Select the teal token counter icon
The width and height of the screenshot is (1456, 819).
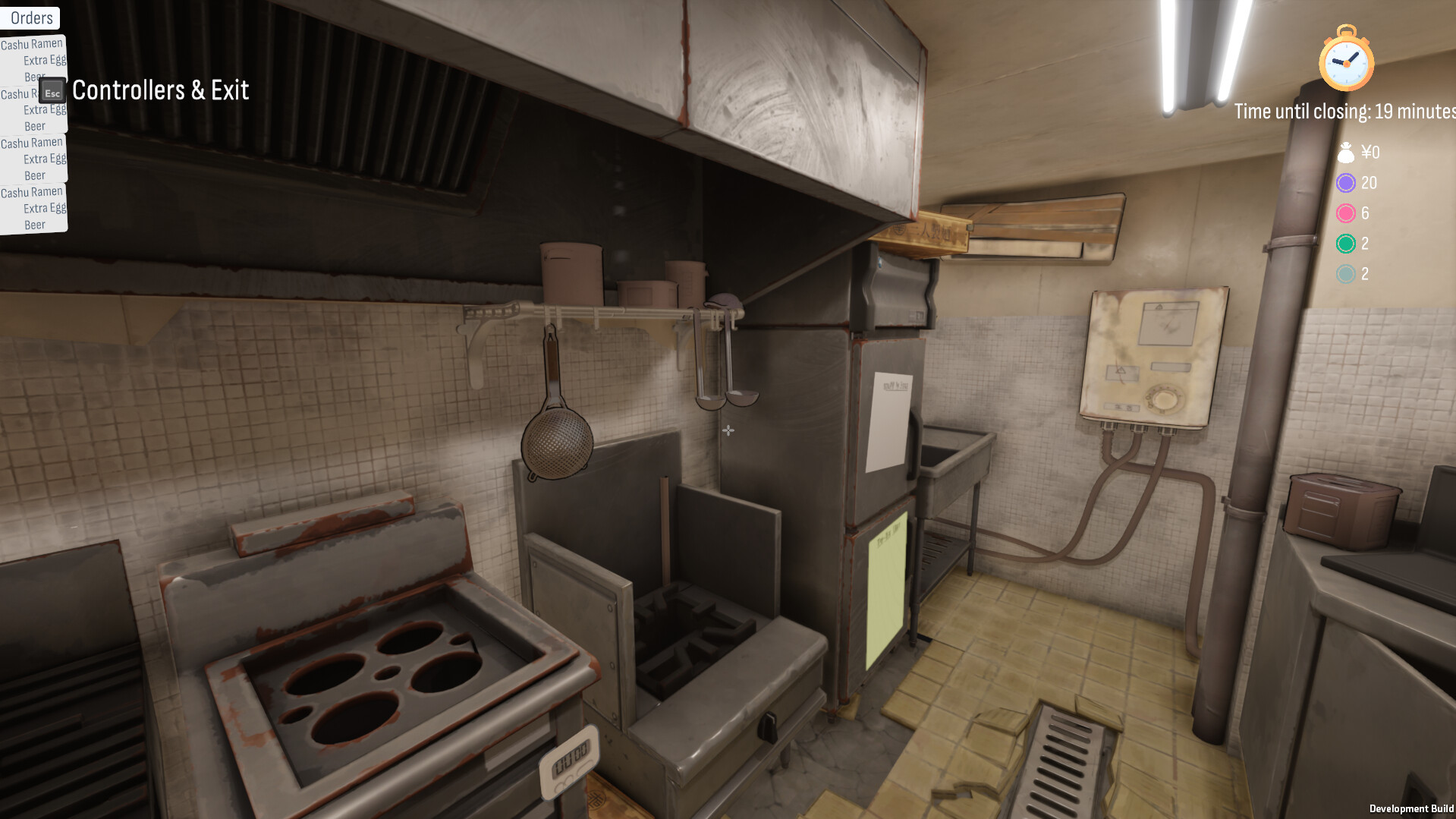[1346, 274]
